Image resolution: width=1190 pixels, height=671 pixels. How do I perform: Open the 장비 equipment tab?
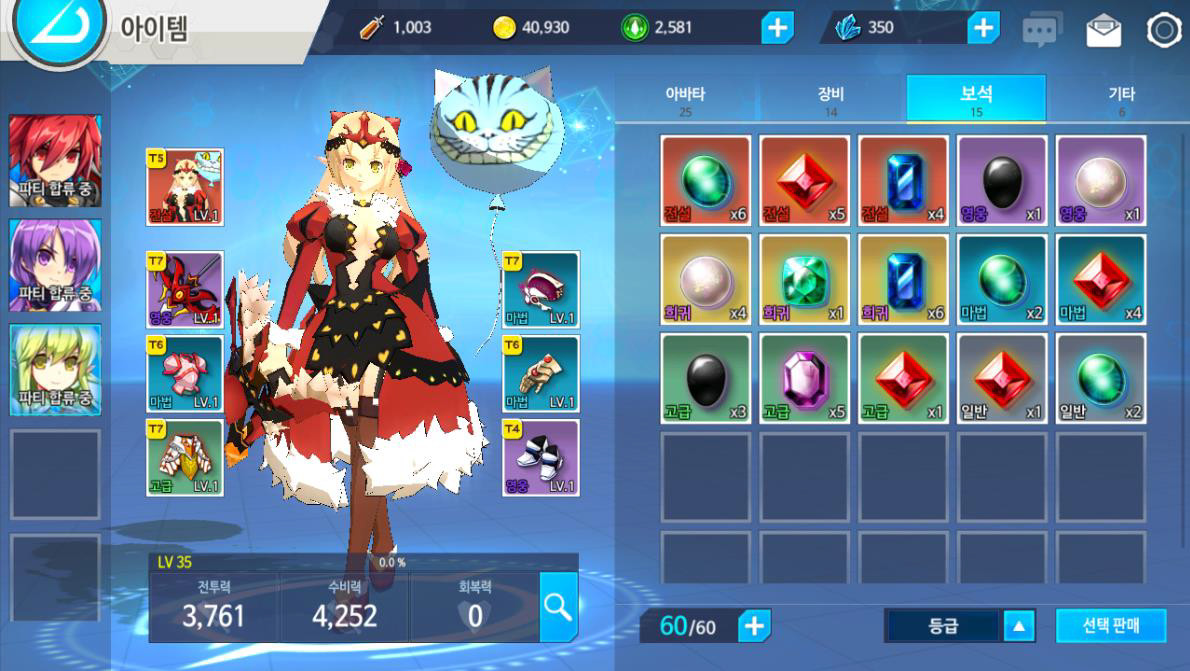click(x=831, y=99)
